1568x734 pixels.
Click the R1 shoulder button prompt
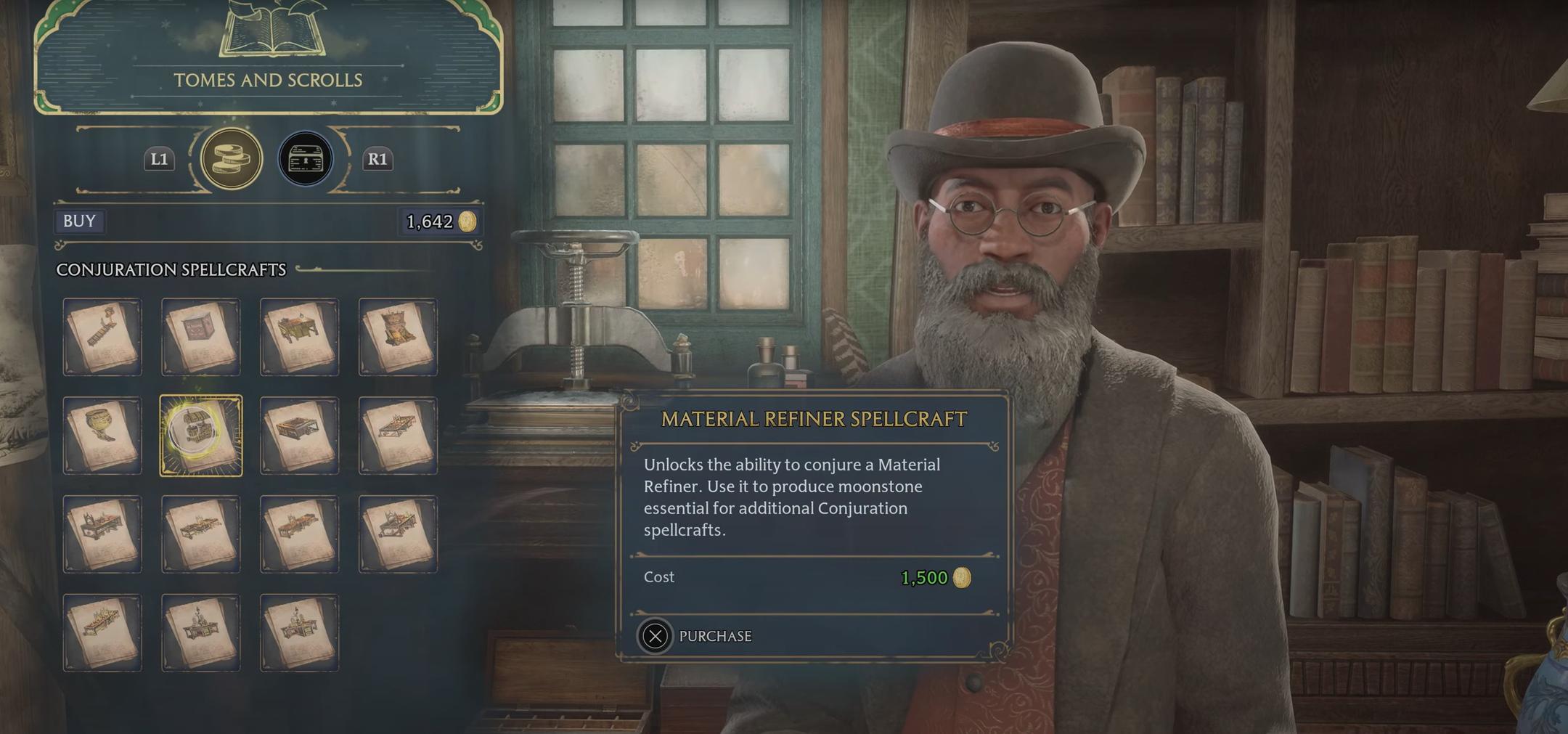pyautogui.click(x=377, y=160)
